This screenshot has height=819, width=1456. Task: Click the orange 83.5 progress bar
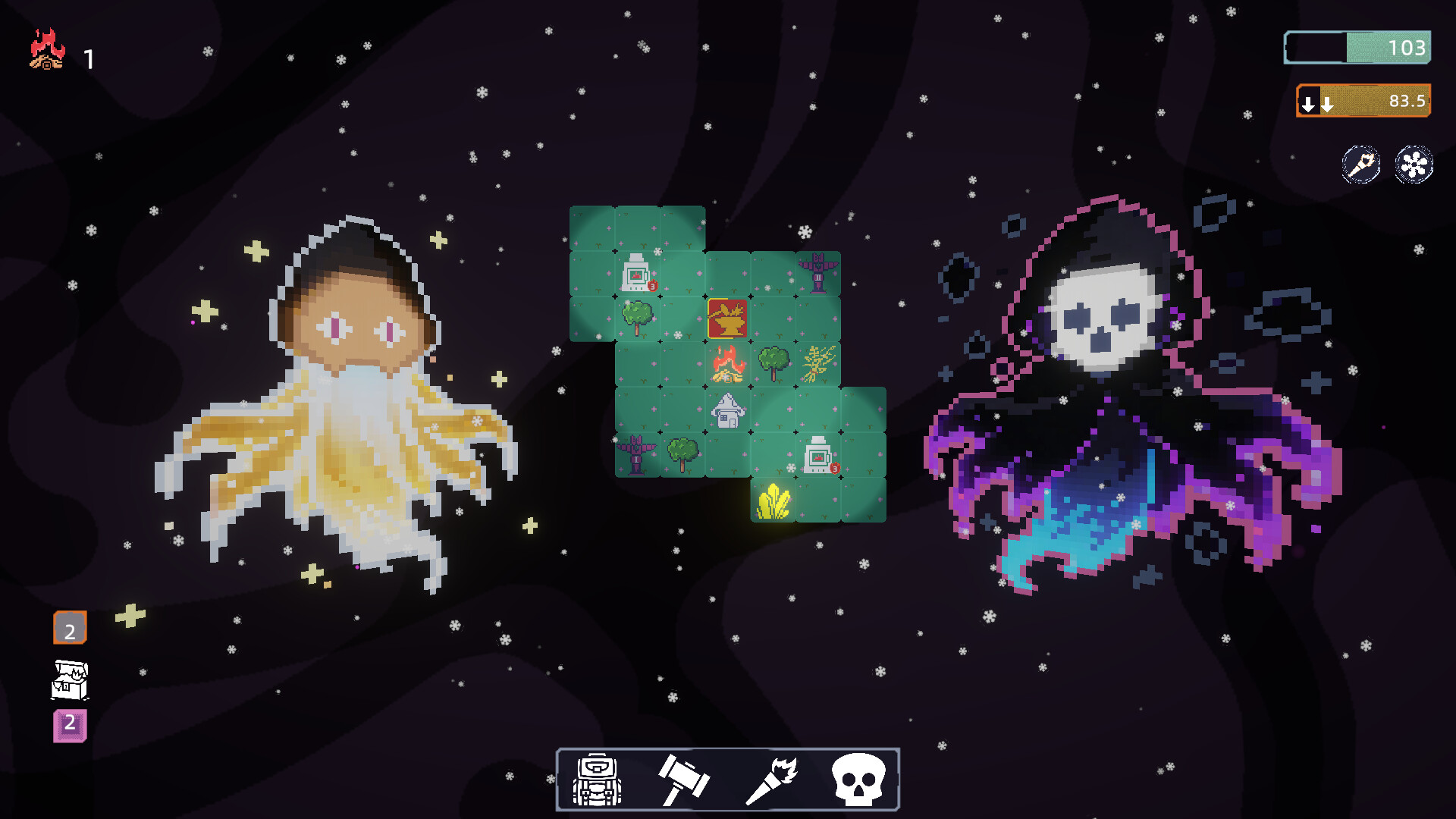1373,102
